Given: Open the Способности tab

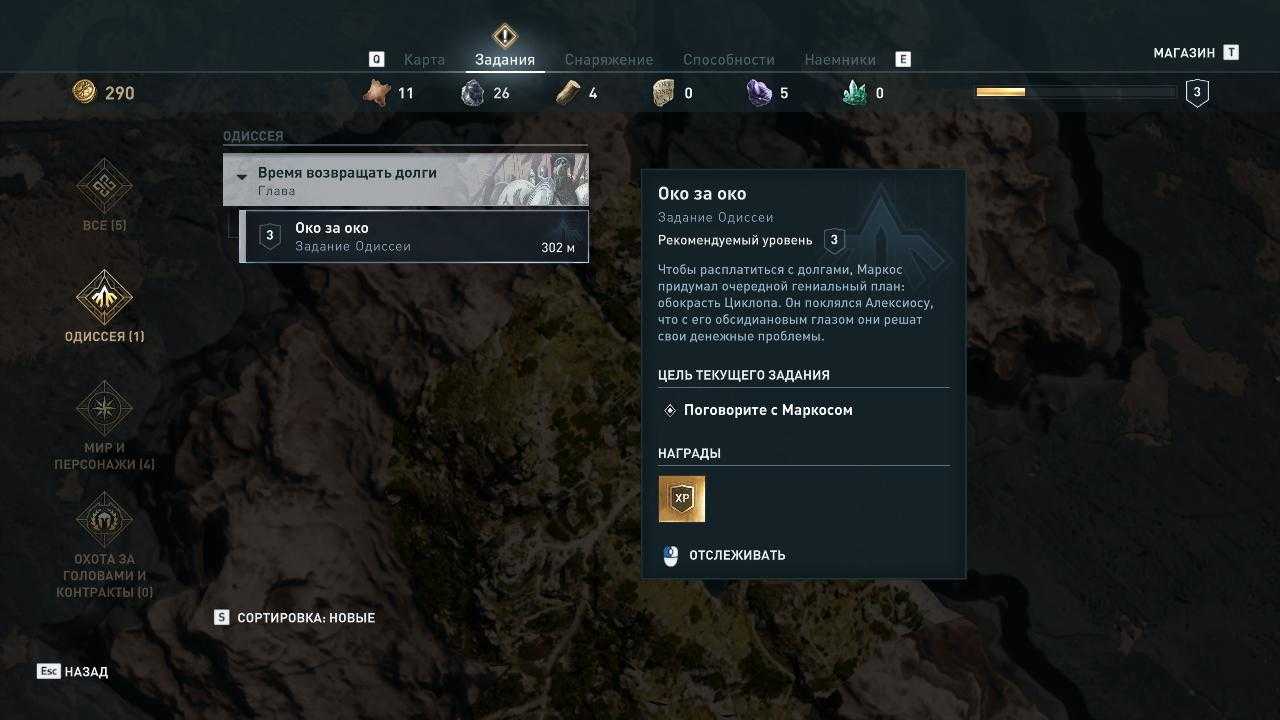Looking at the screenshot, I should point(729,60).
